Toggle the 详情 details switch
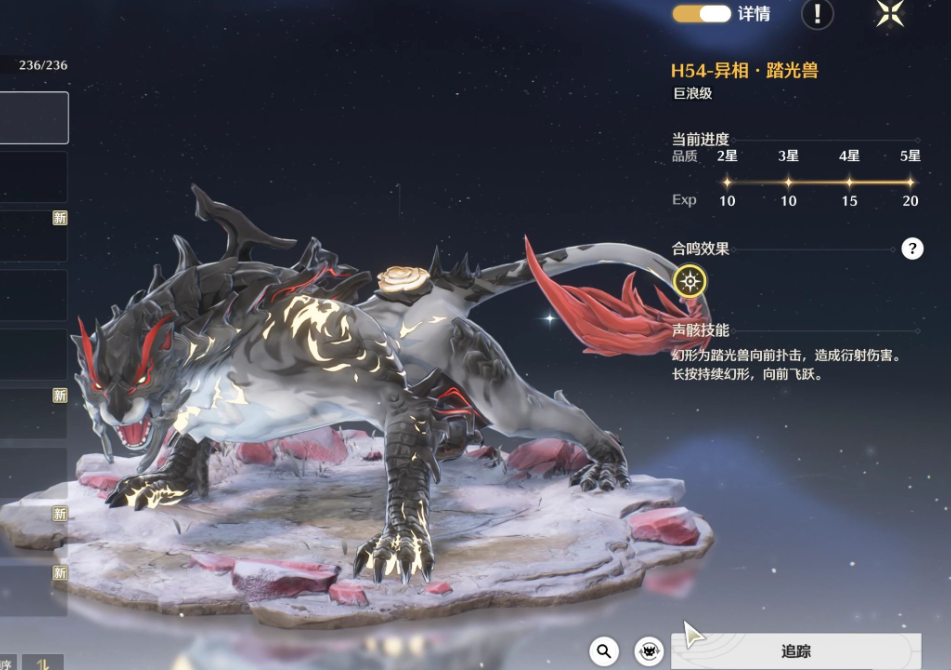This screenshot has width=951, height=670. click(702, 14)
